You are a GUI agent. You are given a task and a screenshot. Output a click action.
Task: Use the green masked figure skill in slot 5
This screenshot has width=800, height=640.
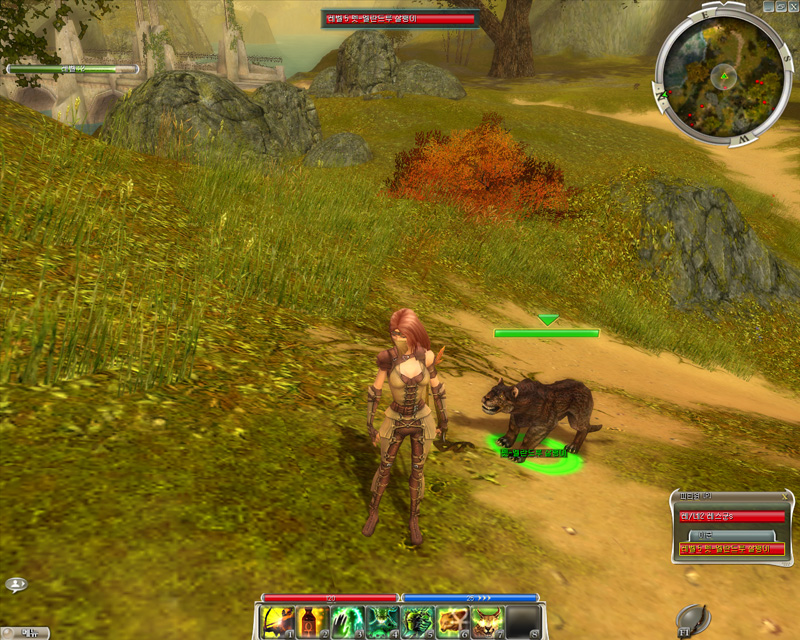(418, 622)
